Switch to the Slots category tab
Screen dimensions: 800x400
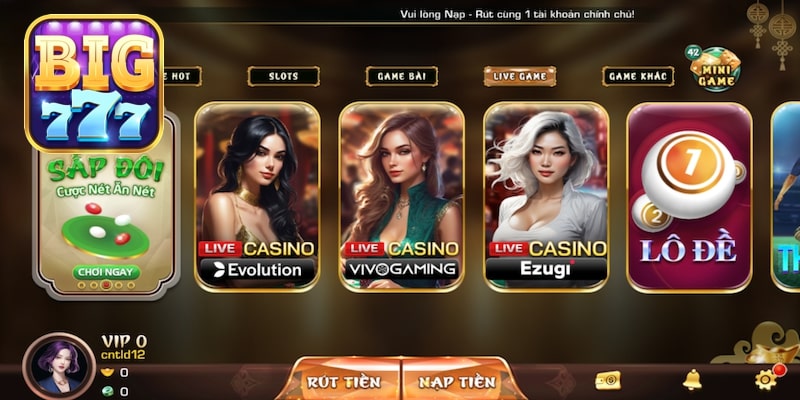[282, 76]
